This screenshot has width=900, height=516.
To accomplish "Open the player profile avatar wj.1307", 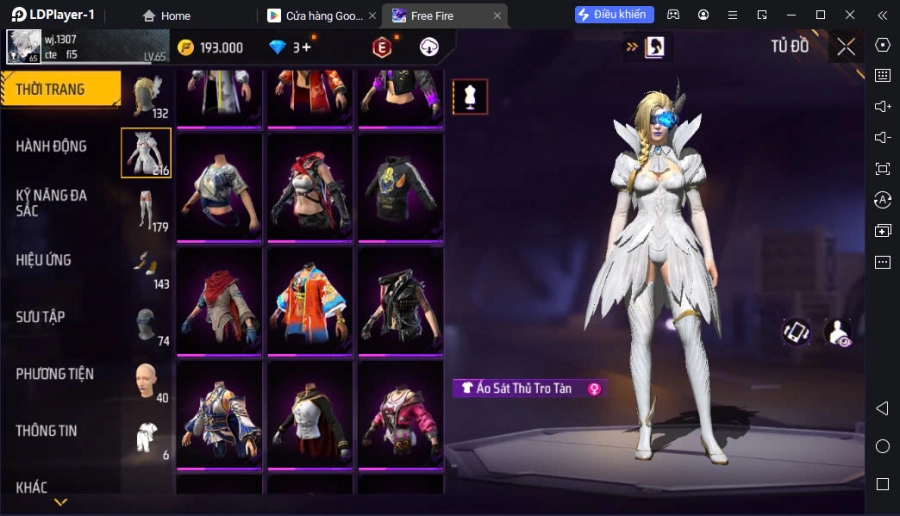I will [23, 47].
